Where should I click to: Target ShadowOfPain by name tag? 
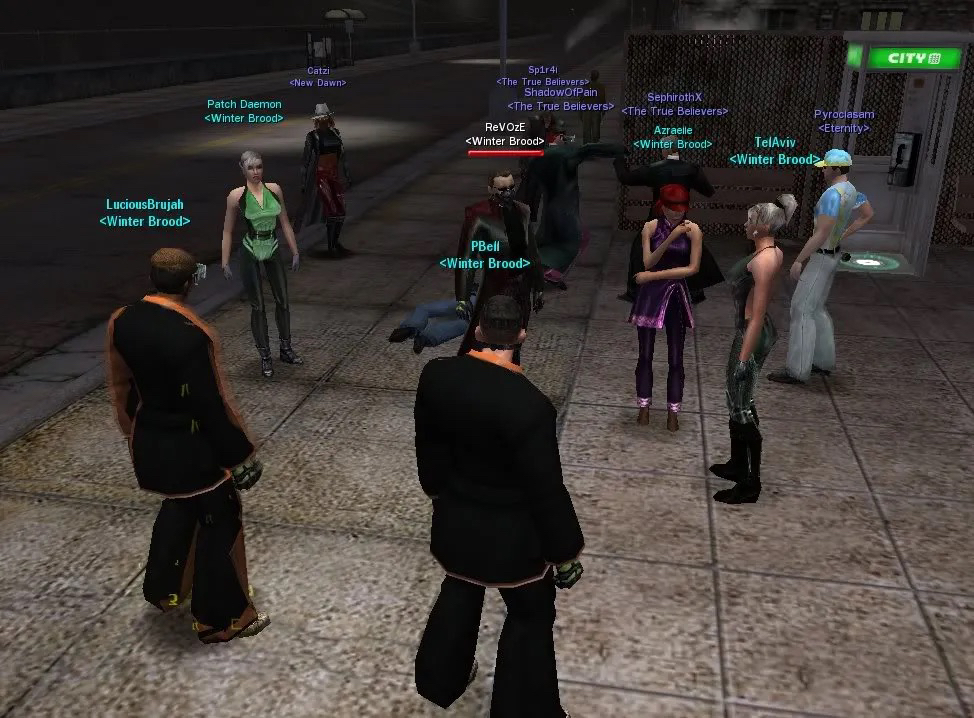pos(561,93)
